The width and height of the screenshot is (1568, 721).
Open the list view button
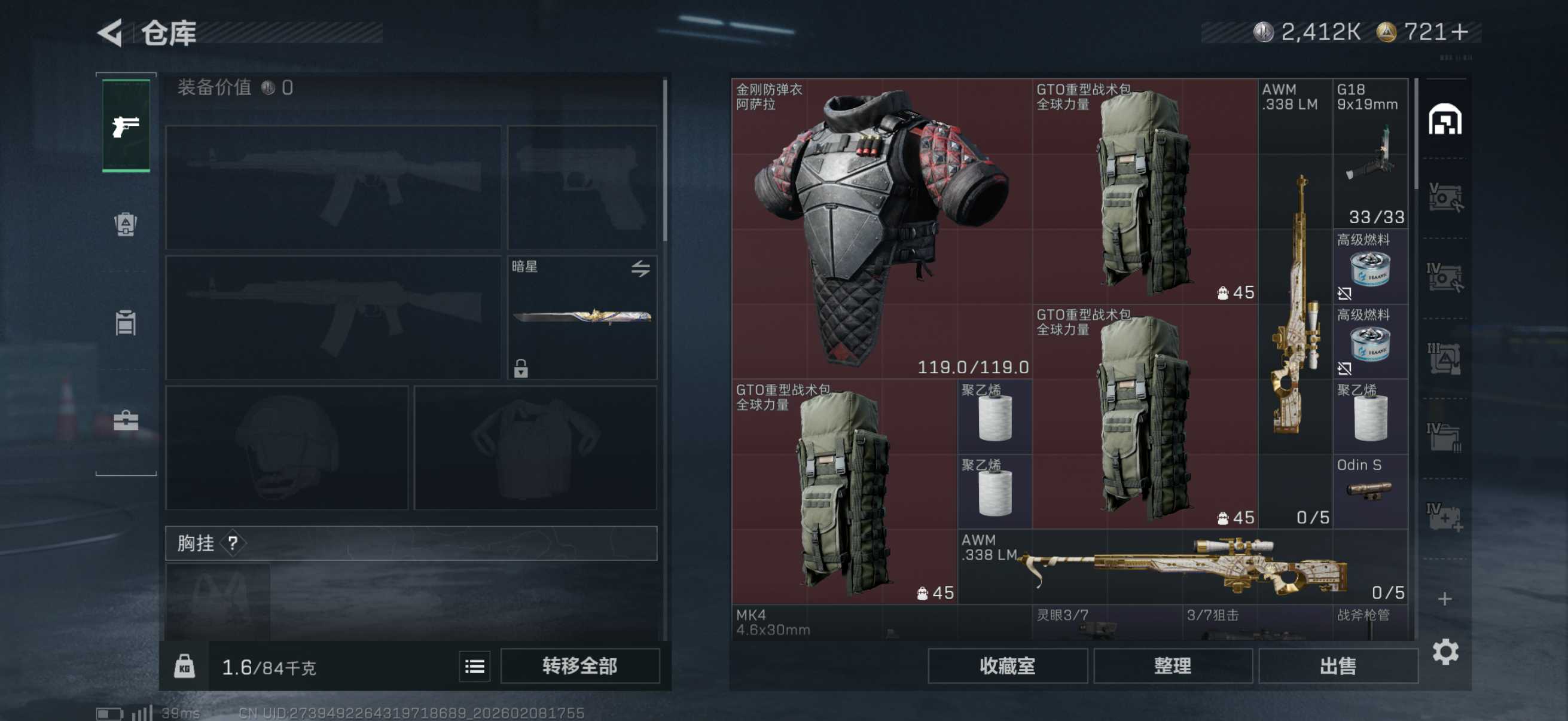[474, 666]
